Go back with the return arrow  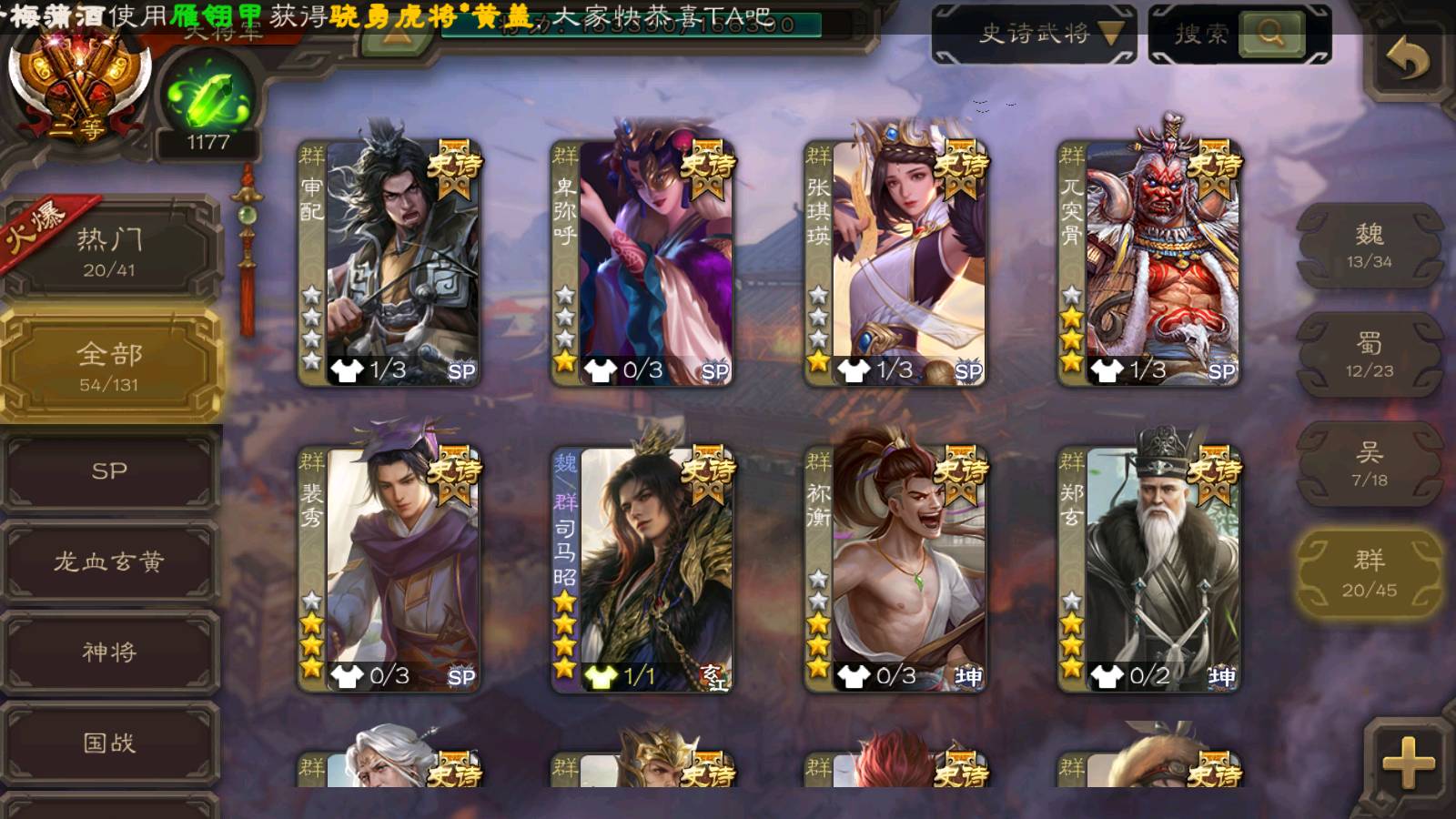pos(1407,60)
